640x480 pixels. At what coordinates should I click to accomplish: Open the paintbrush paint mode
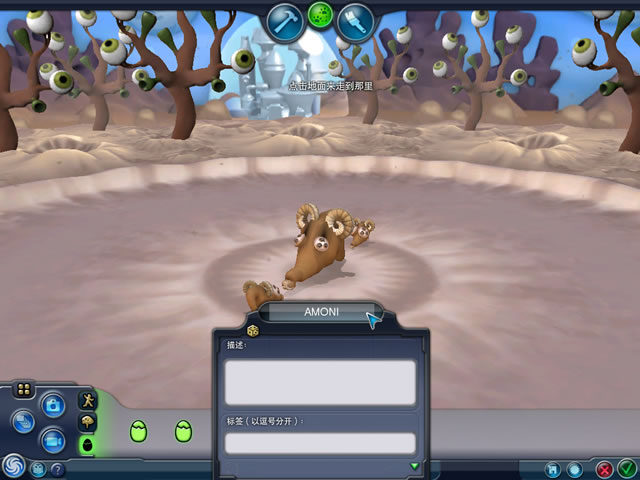click(354, 21)
